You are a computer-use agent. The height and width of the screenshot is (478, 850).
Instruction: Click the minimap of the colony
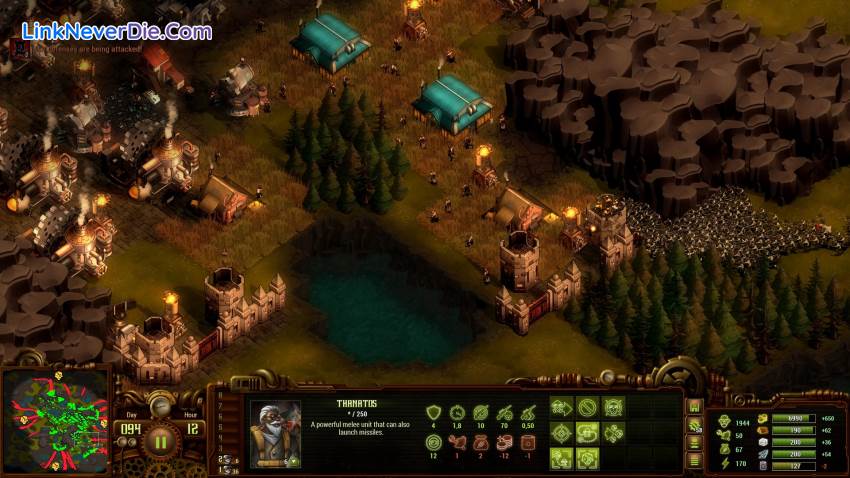click(x=57, y=421)
